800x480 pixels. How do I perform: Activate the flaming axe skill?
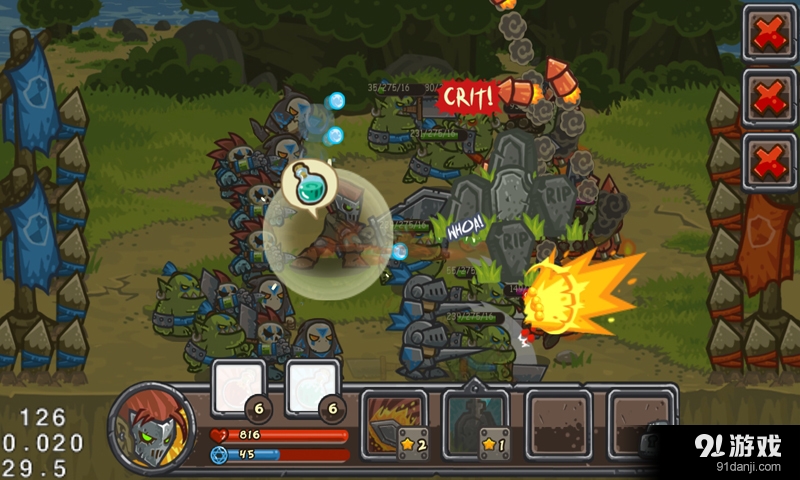click(x=393, y=419)
